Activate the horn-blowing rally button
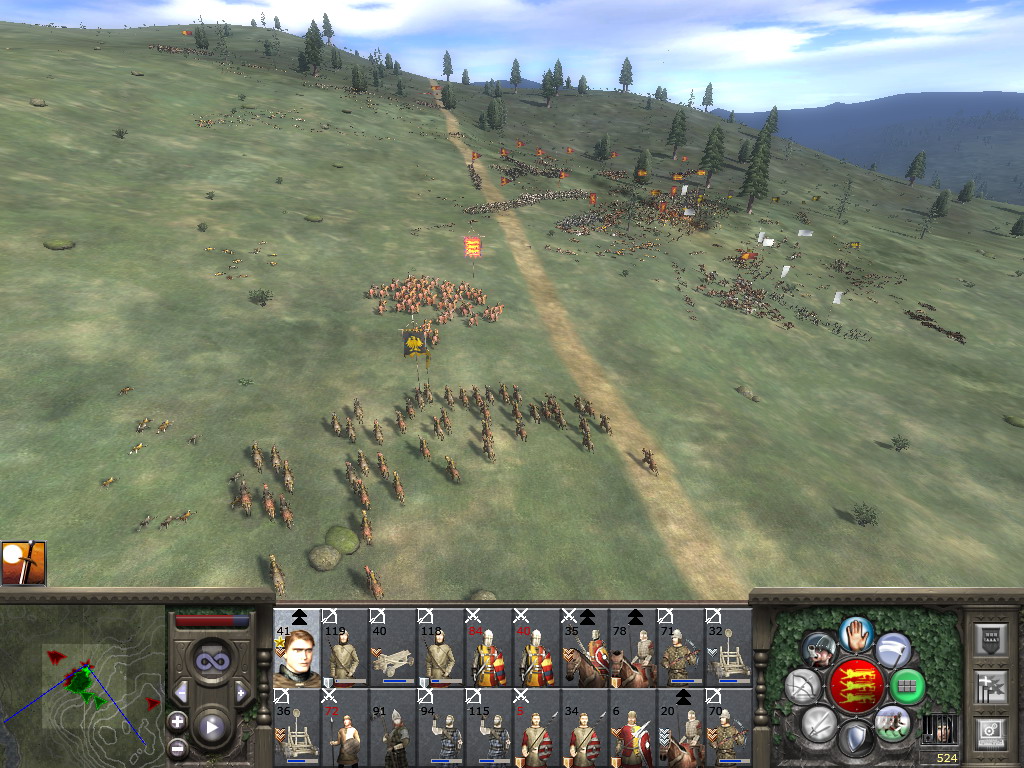 pyautogui.click(x=819, y=650)
